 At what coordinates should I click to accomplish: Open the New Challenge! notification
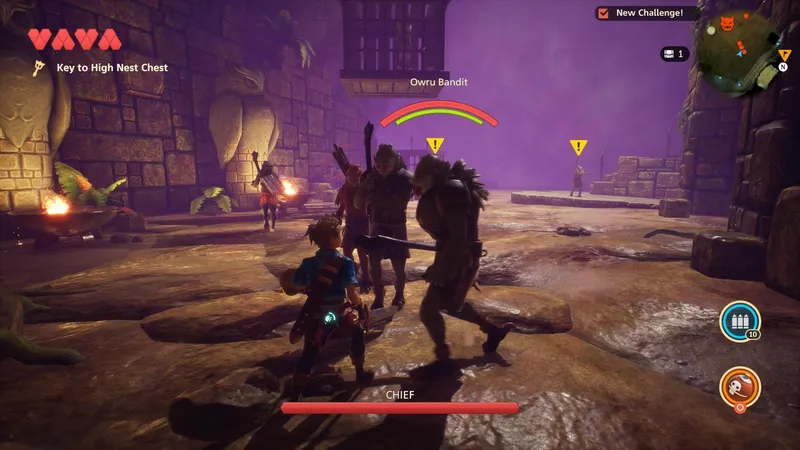[646, 13]
